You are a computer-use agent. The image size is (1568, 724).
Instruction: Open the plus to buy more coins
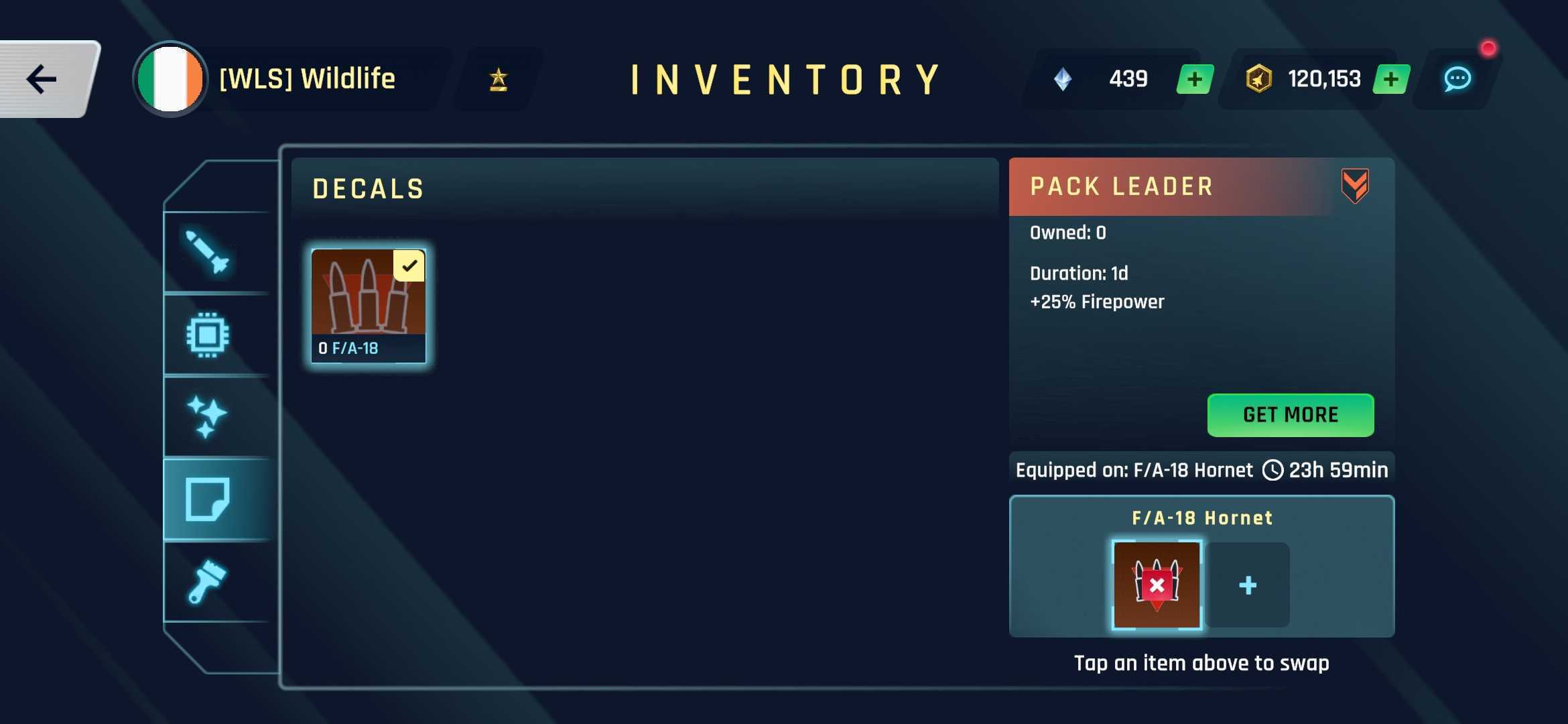point(1391,79)
